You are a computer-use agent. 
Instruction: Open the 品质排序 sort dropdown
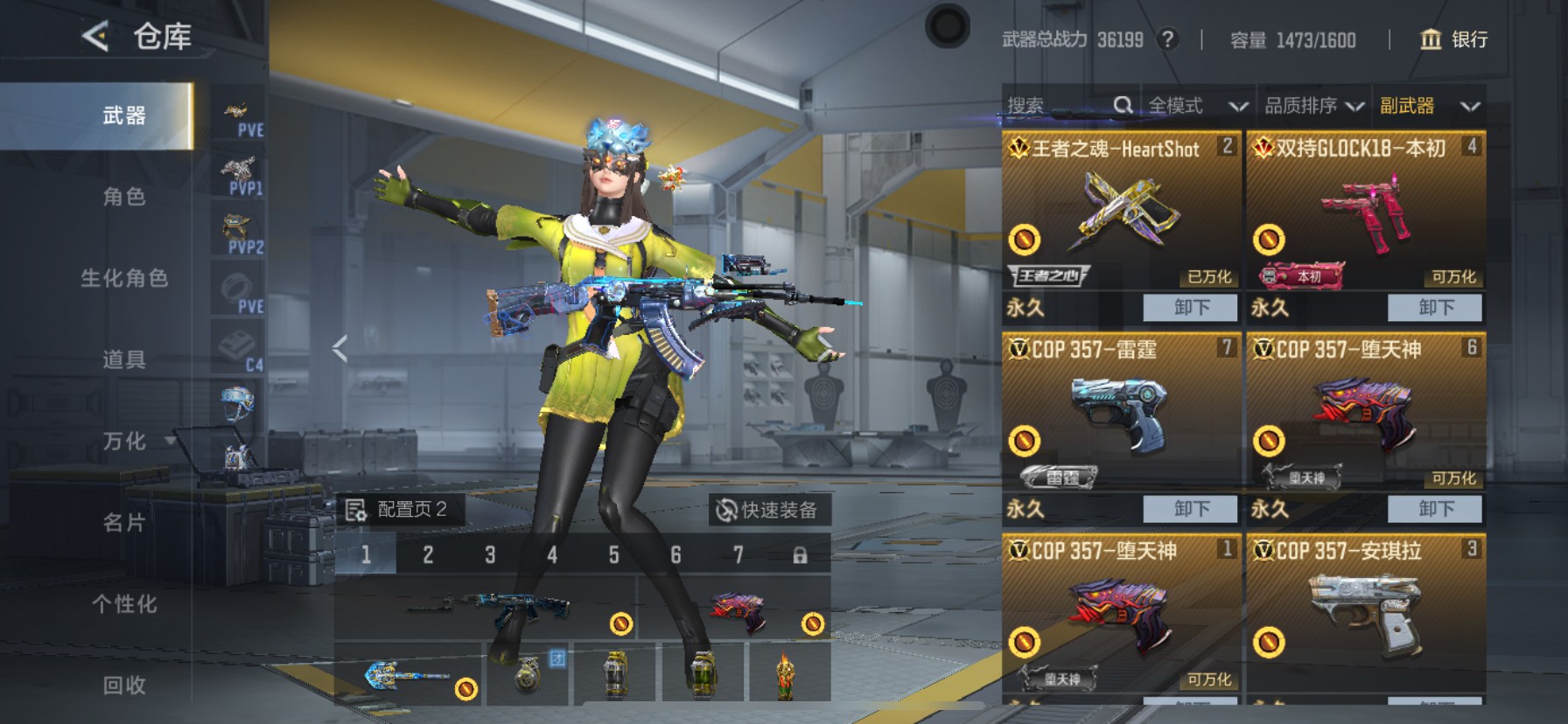click(x=1313, y=106)
